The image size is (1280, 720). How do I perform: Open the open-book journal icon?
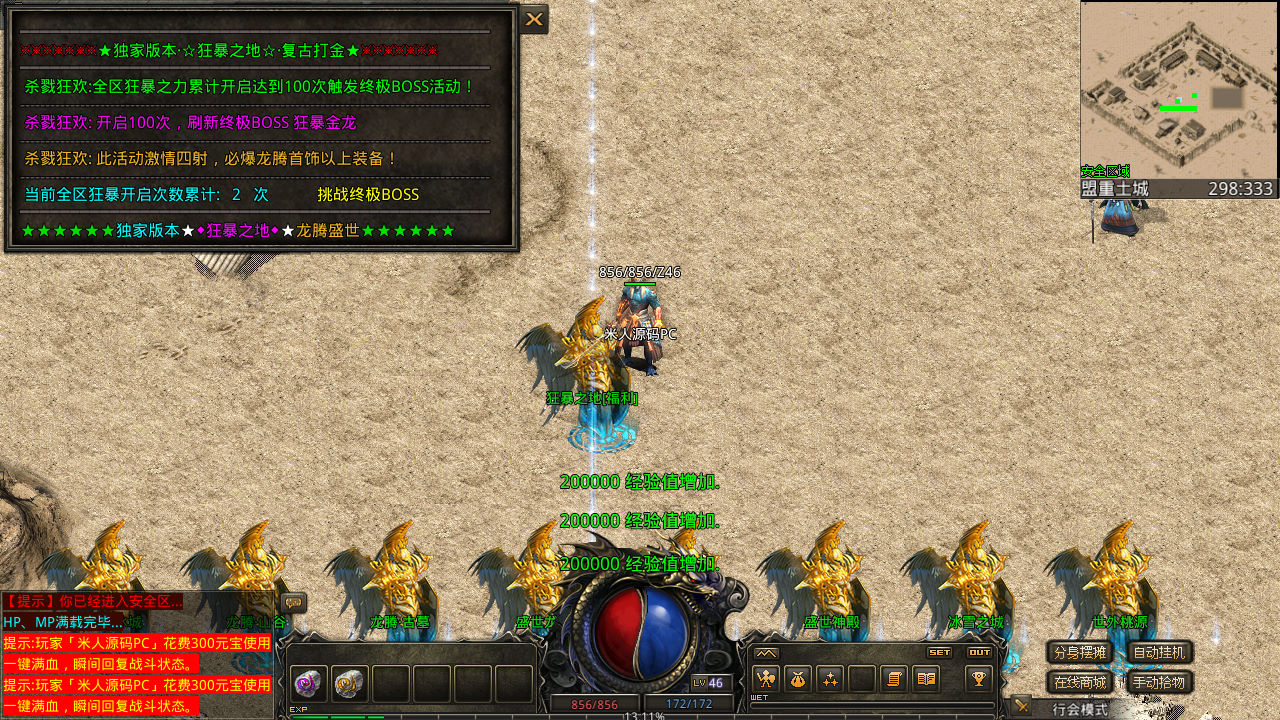pyautogui.click(x=926, y=679)
